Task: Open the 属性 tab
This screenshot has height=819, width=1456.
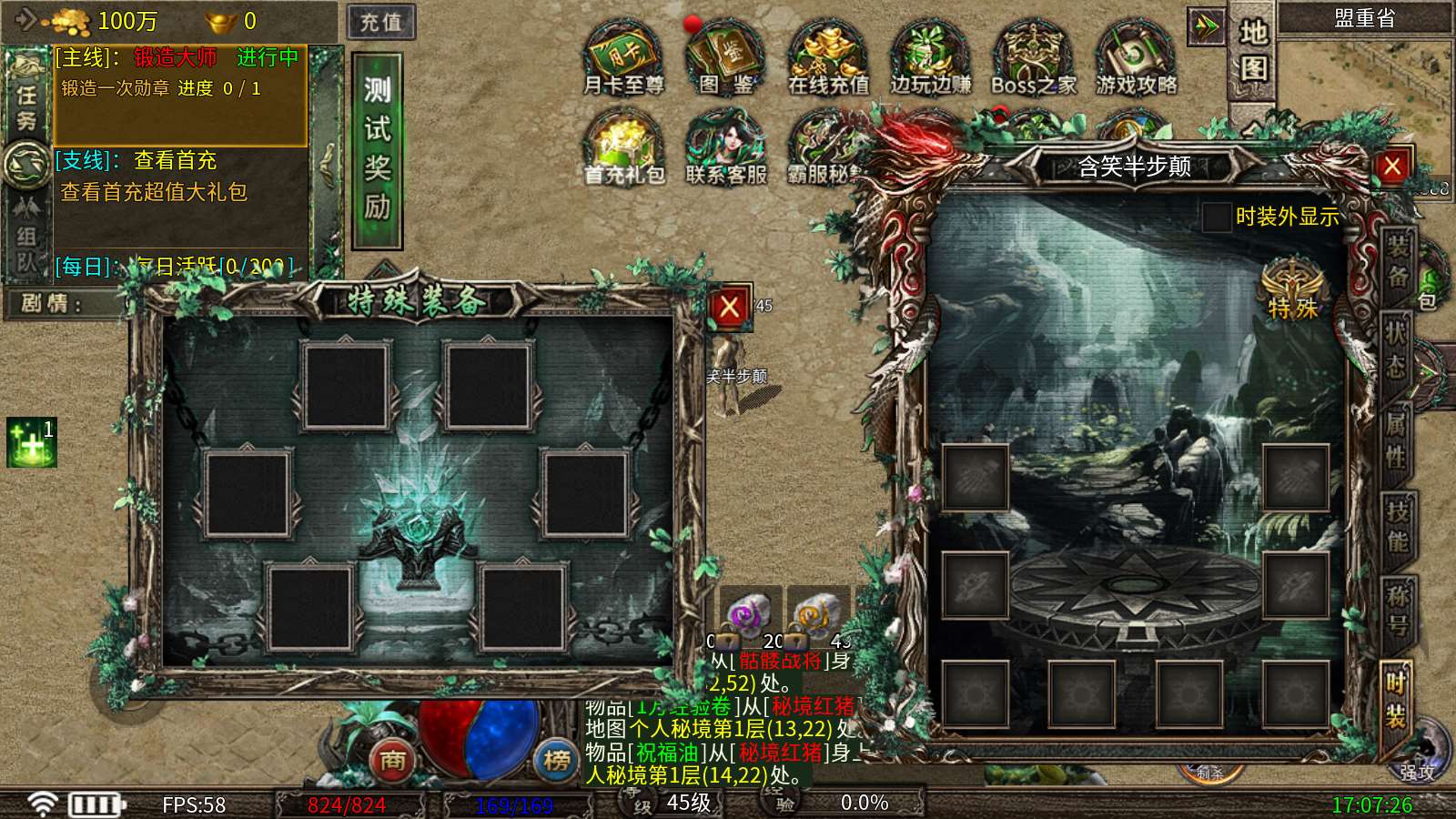Action: [1397, 438]
